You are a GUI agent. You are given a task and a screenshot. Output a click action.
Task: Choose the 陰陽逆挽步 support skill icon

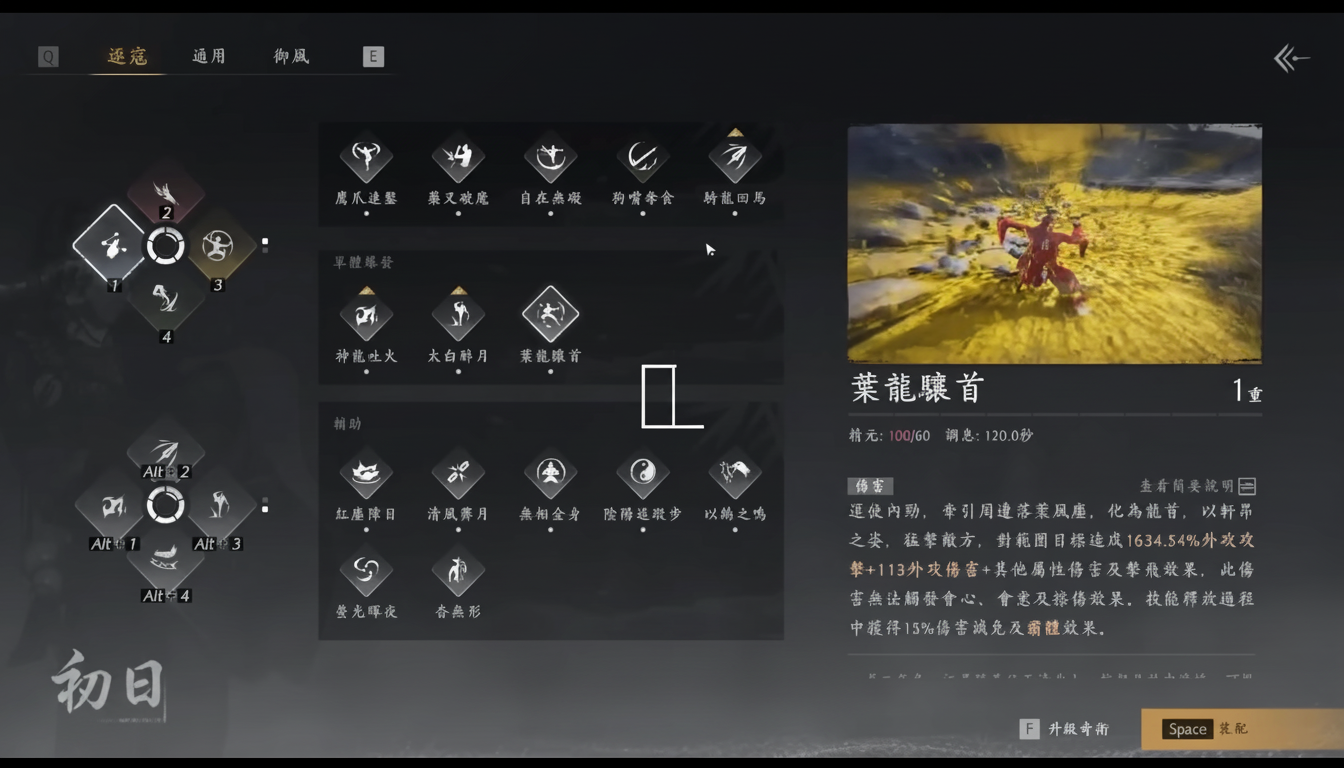pos(642,474)
